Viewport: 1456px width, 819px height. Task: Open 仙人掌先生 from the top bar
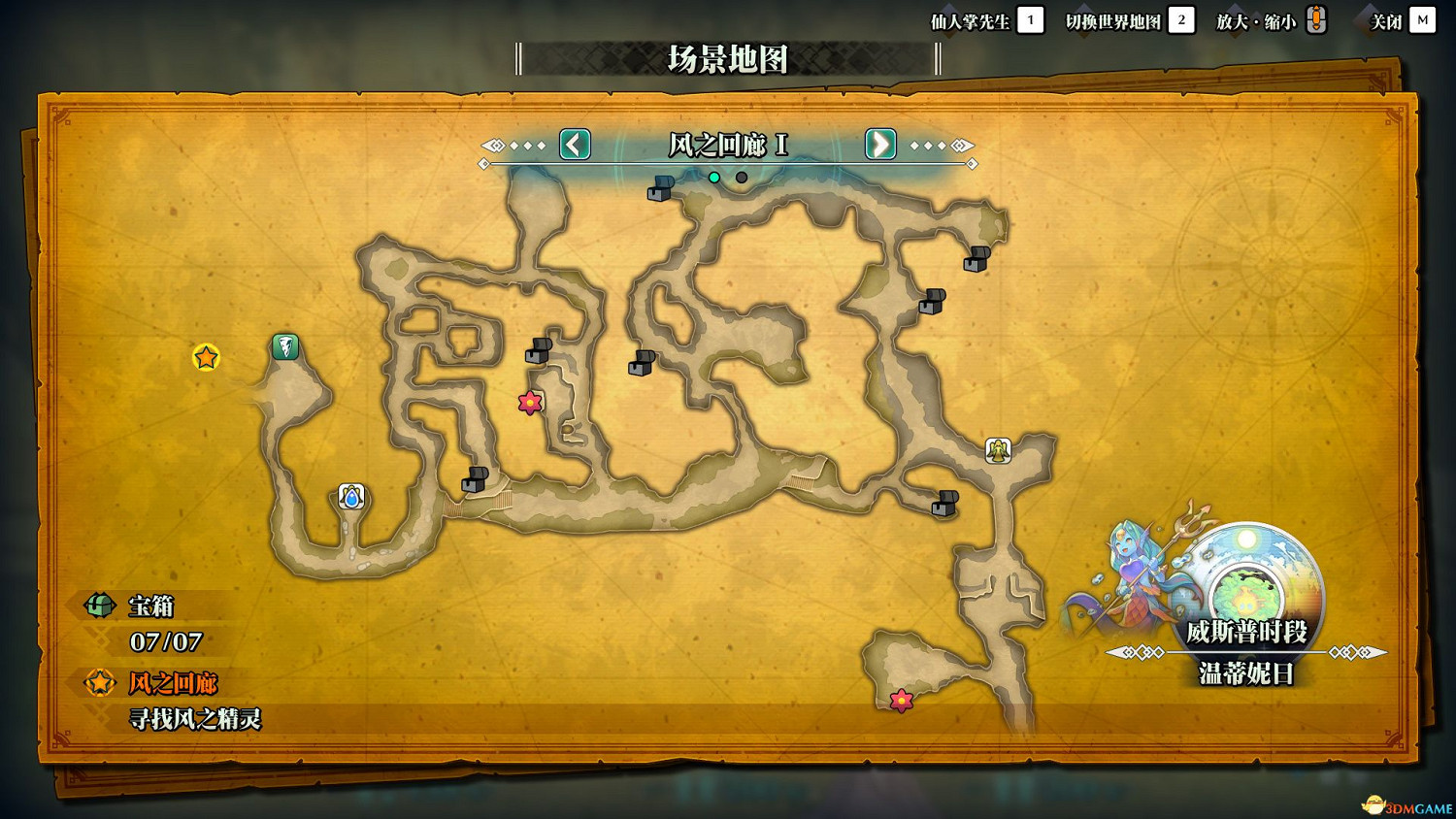972,19
